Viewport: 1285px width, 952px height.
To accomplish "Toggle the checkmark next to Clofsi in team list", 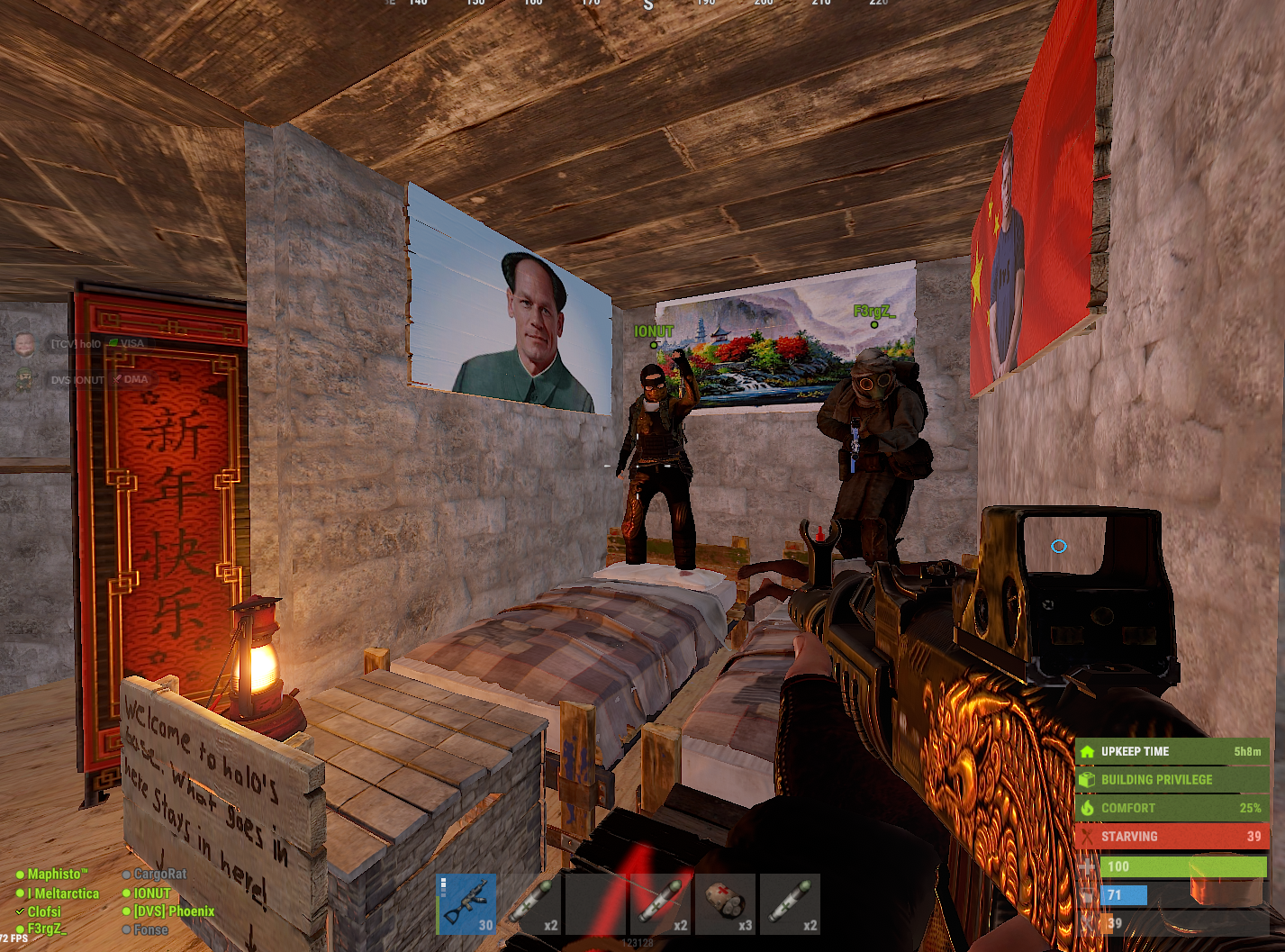I will click(19, 911).
